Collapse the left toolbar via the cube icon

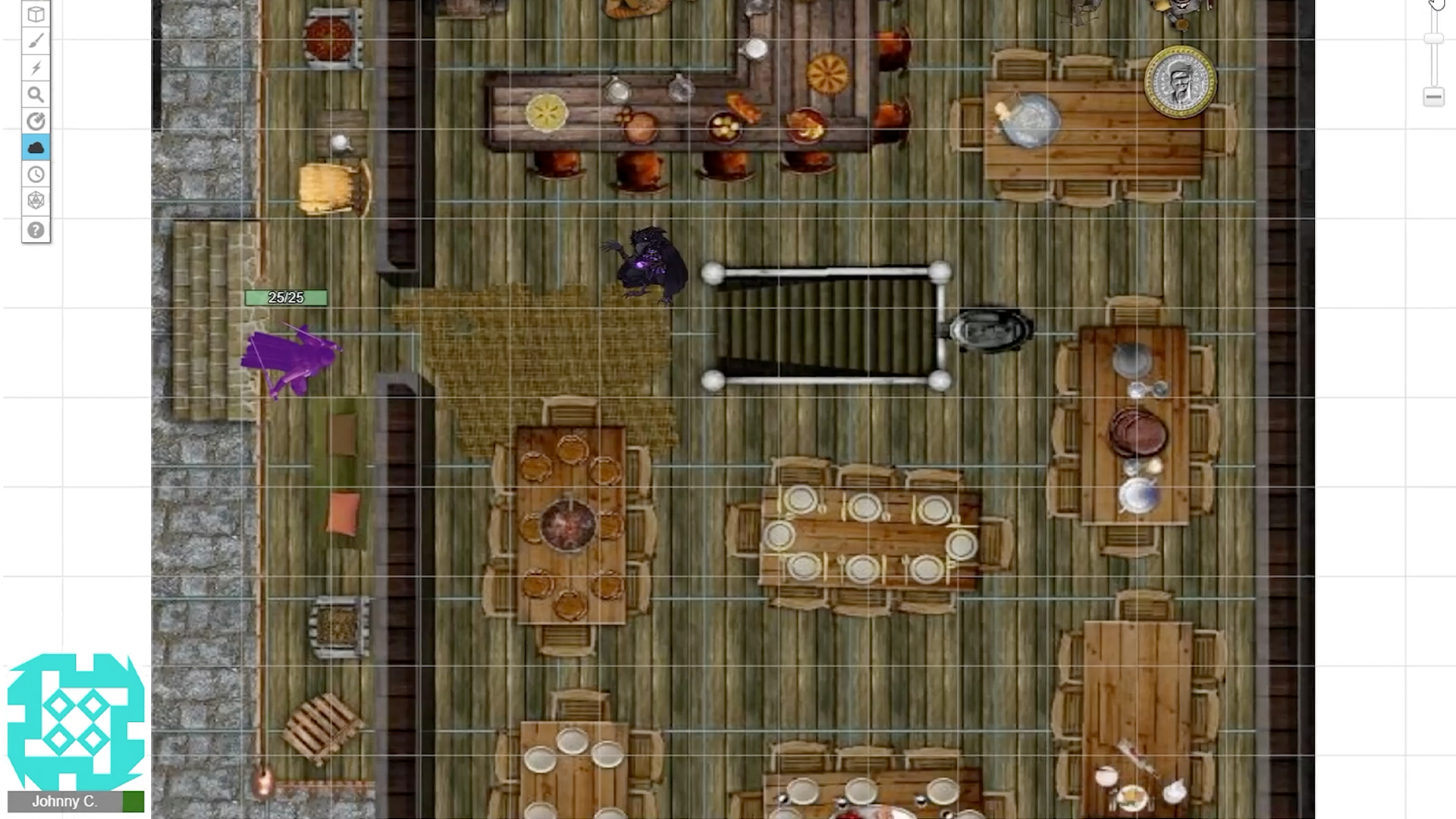36,14
